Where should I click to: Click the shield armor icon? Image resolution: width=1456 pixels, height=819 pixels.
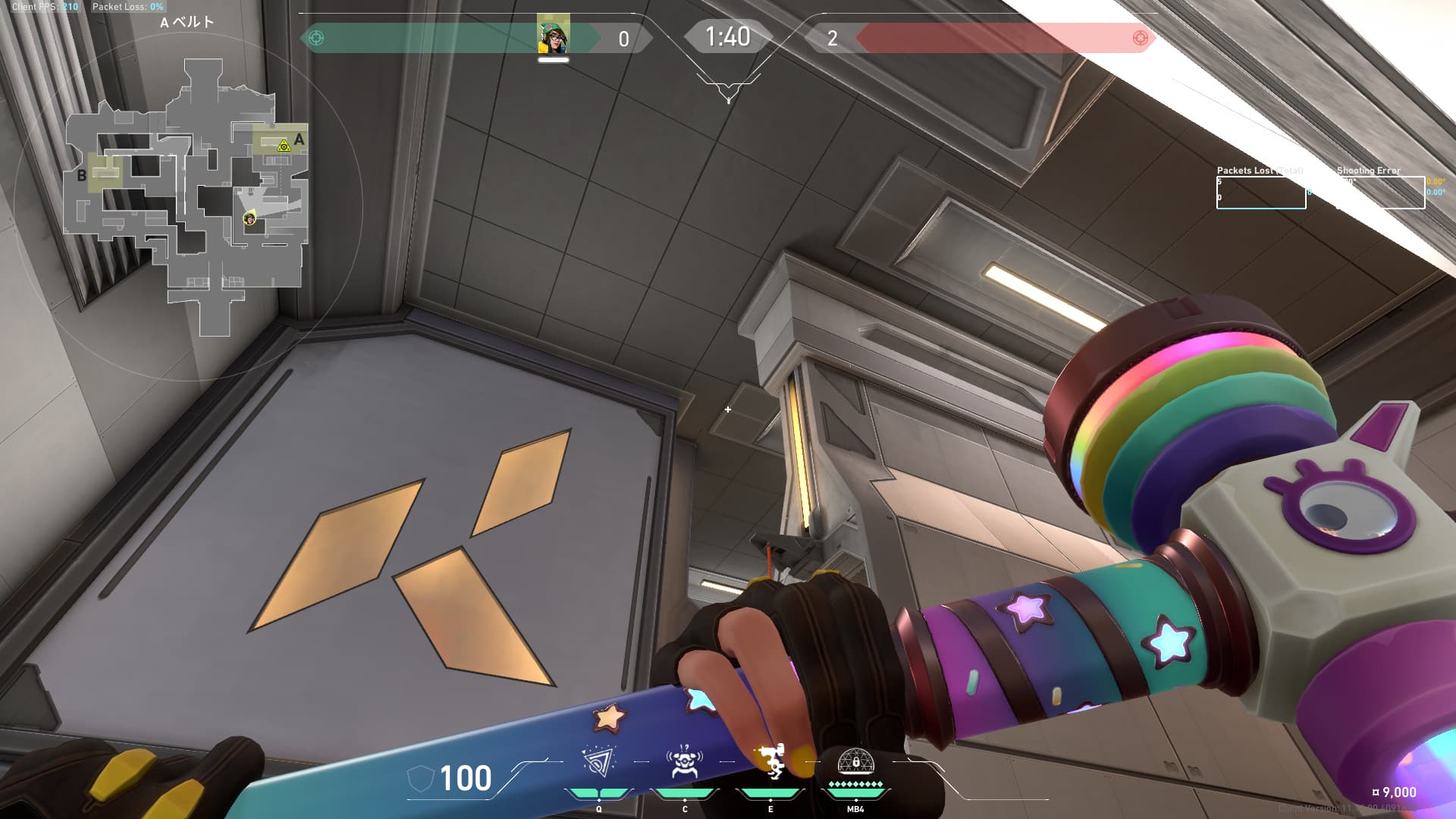point(420,779)
